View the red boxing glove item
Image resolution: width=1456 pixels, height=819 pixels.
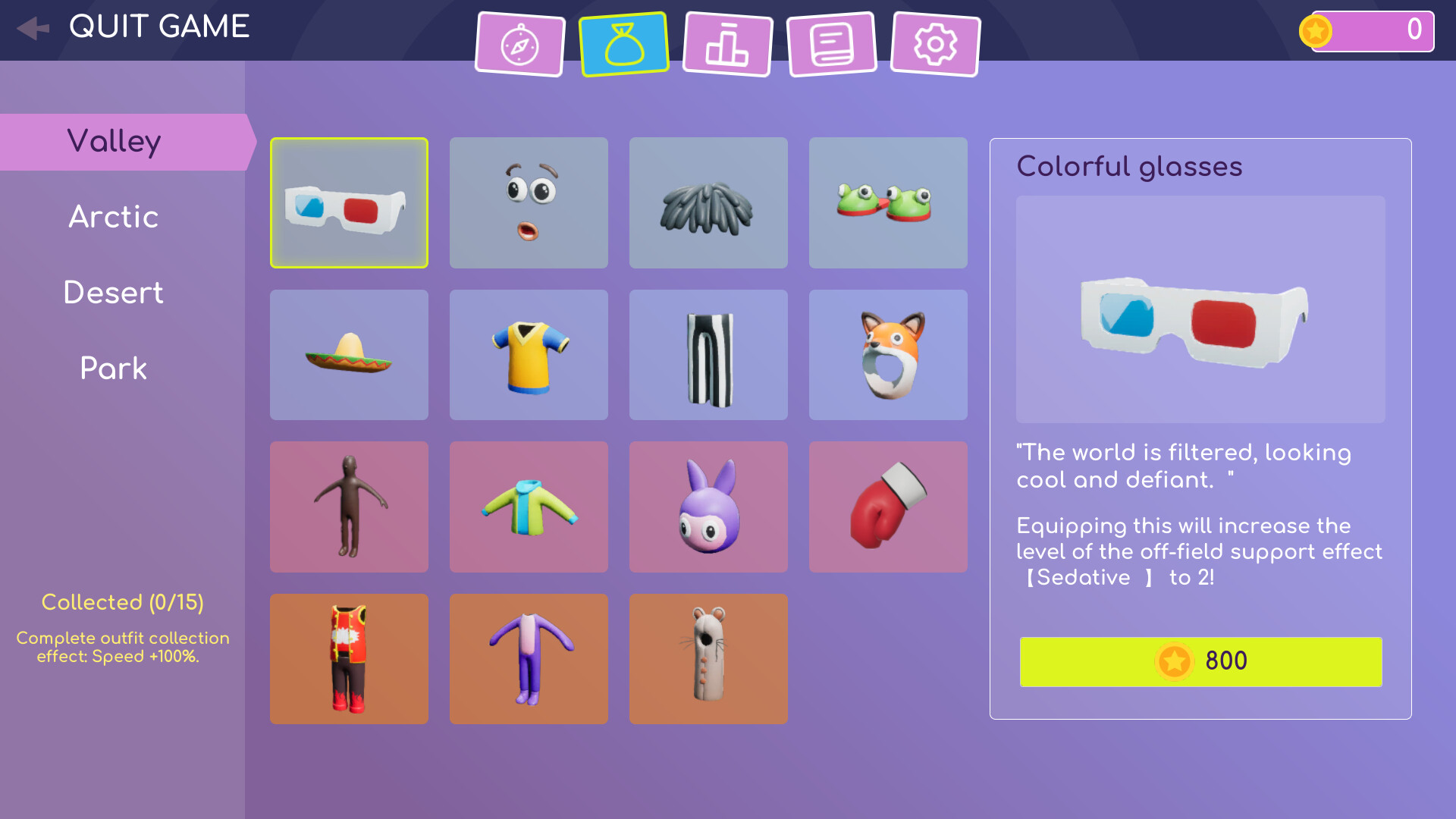[x=887, y=506]
